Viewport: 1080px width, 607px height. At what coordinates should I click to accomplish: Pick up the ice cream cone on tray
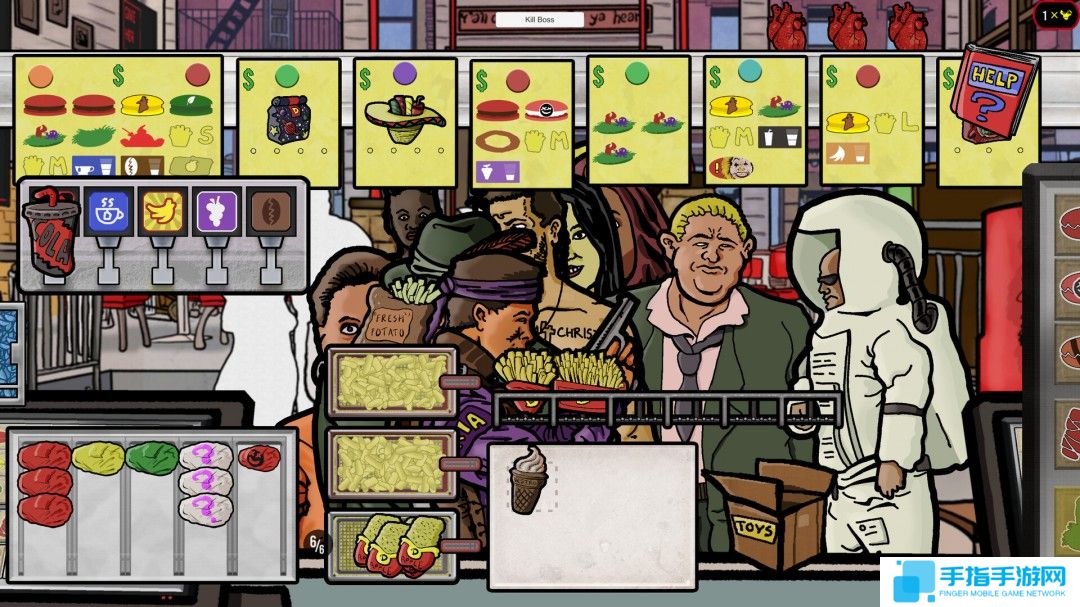point(528,480)
